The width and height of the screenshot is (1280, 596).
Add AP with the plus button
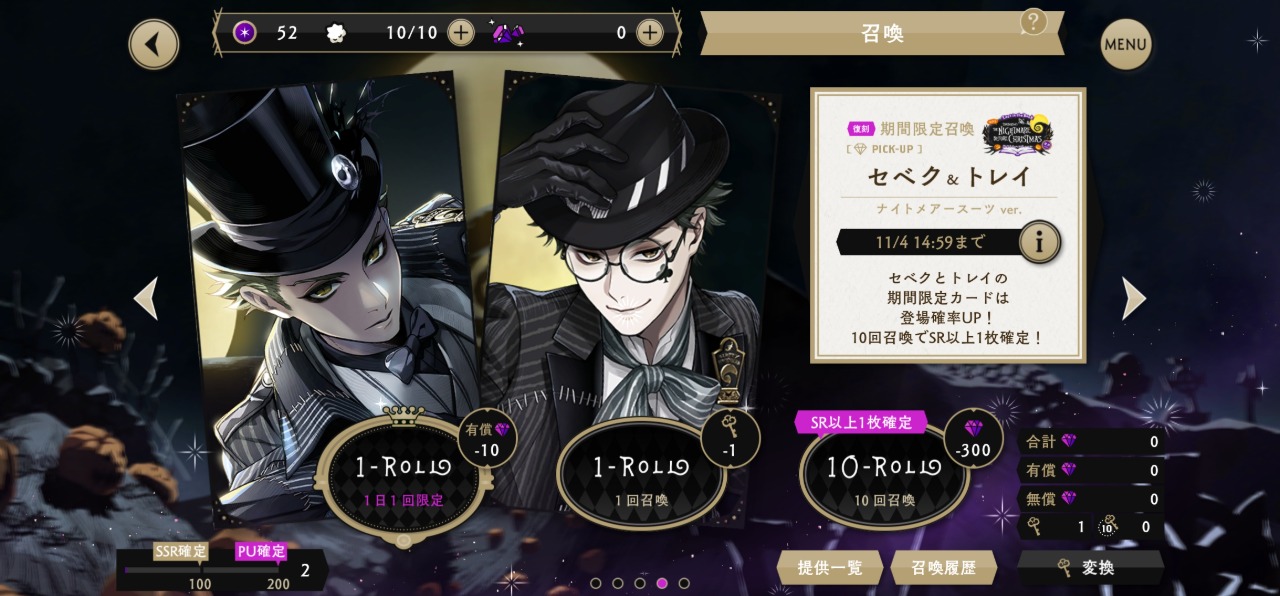(460, 33)
